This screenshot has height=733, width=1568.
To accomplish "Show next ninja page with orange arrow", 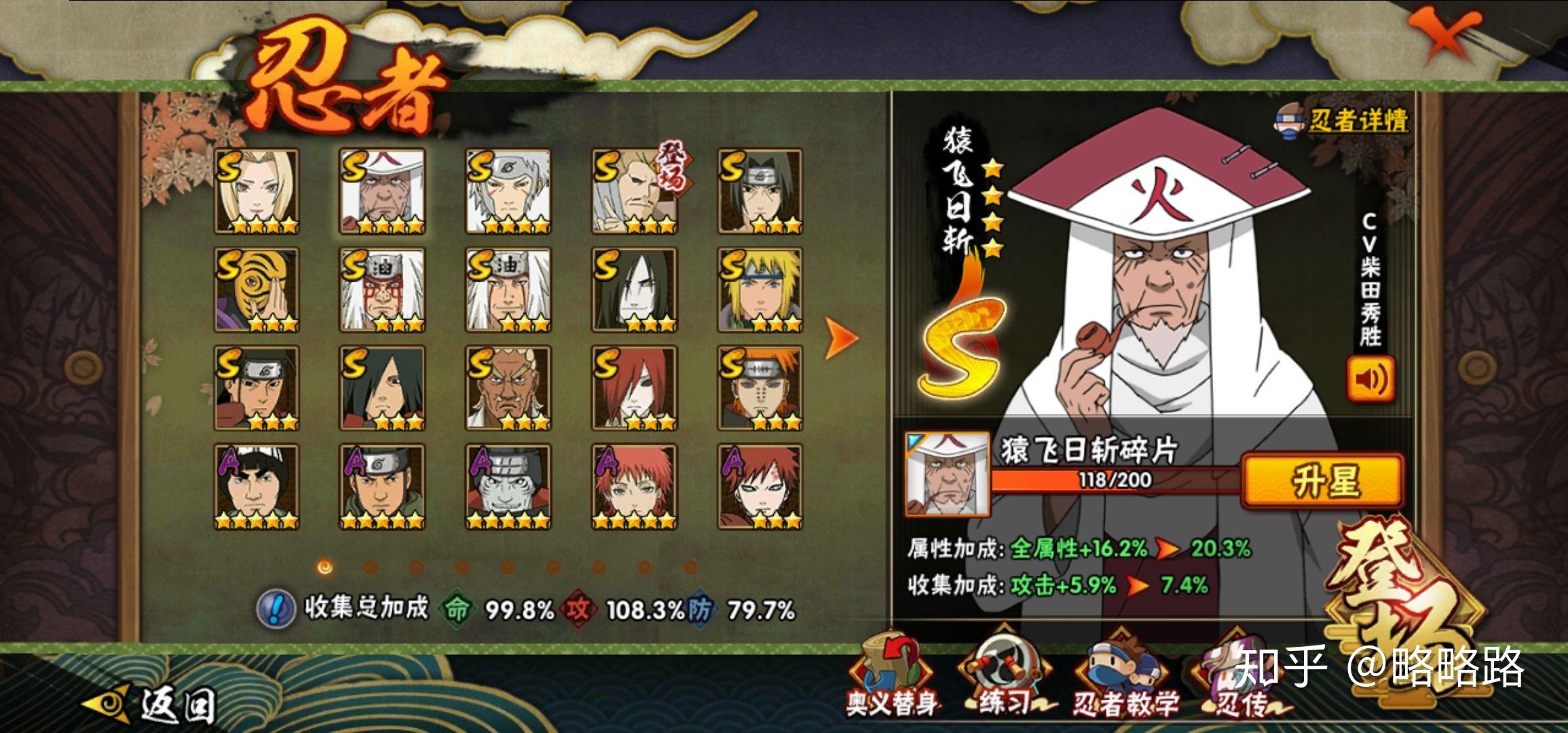I will click(841, 337).
